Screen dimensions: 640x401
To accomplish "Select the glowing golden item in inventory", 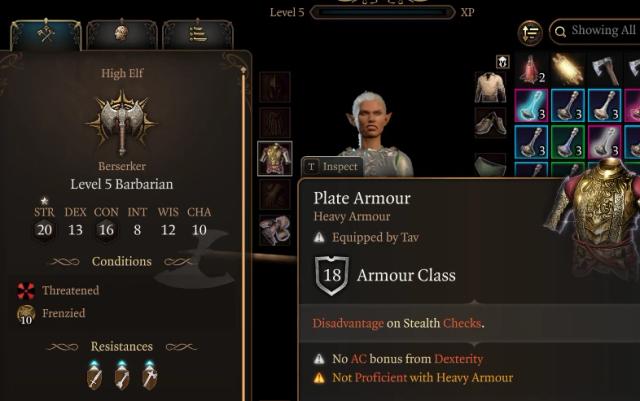I will coord(567,68).
